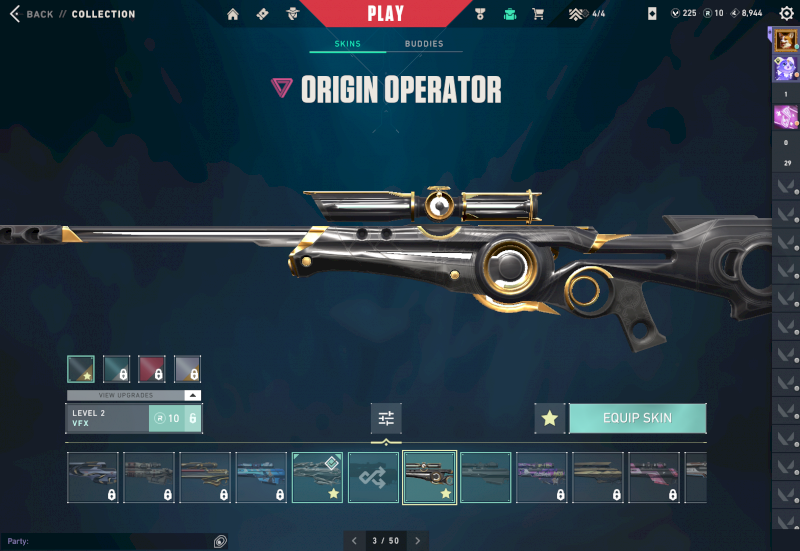Image resolution: width=800 pixels, height=551 pixels.
Task: Select the random shuffle skin tile
Action: pos(373,477)
